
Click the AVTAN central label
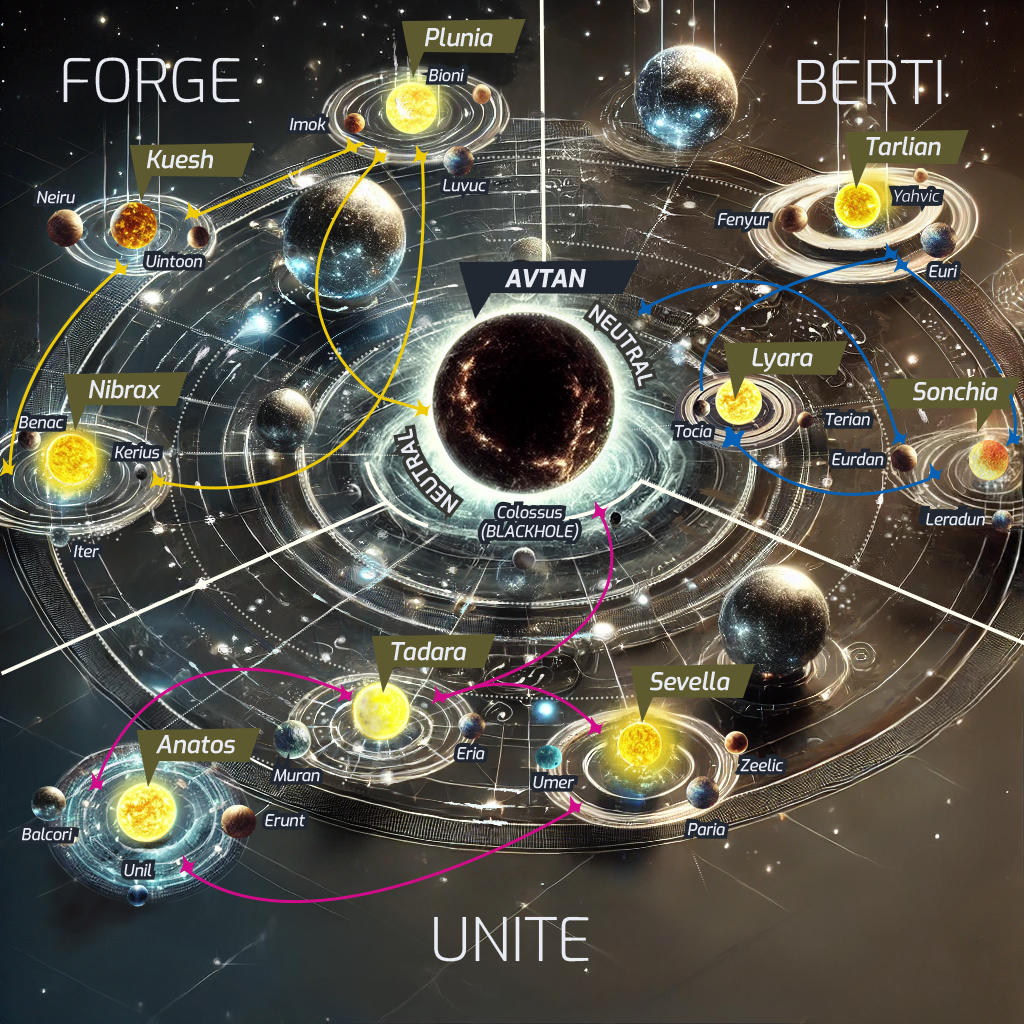(x=545, y=278)
